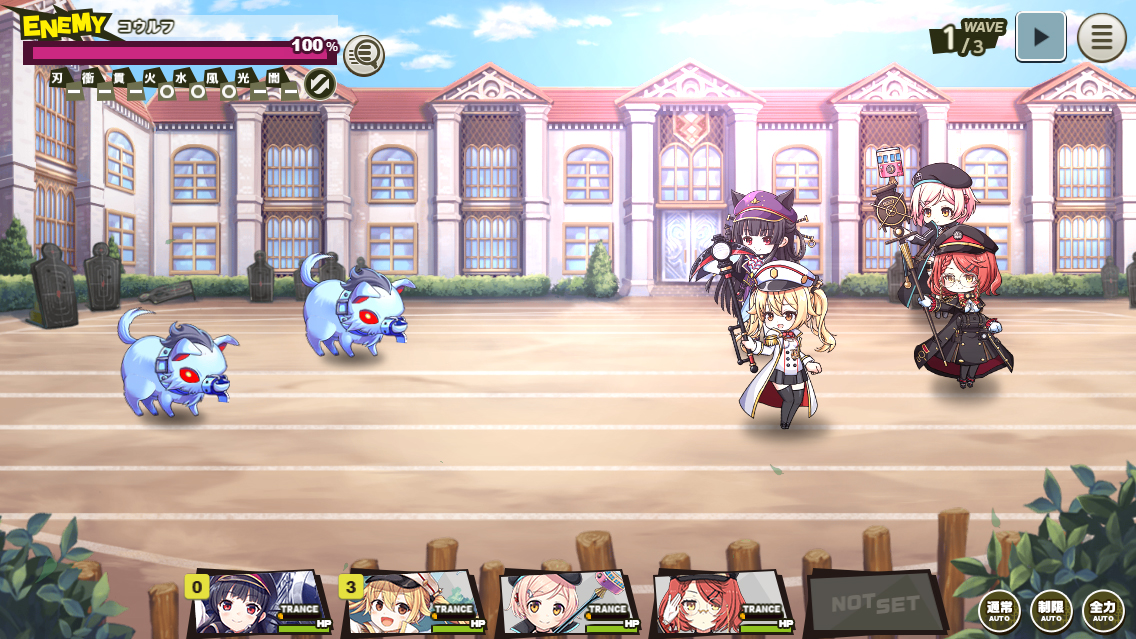Pick the red-haired saluting girl card
The height and width of the screenshot is (639, 1136).
(722, 603)
